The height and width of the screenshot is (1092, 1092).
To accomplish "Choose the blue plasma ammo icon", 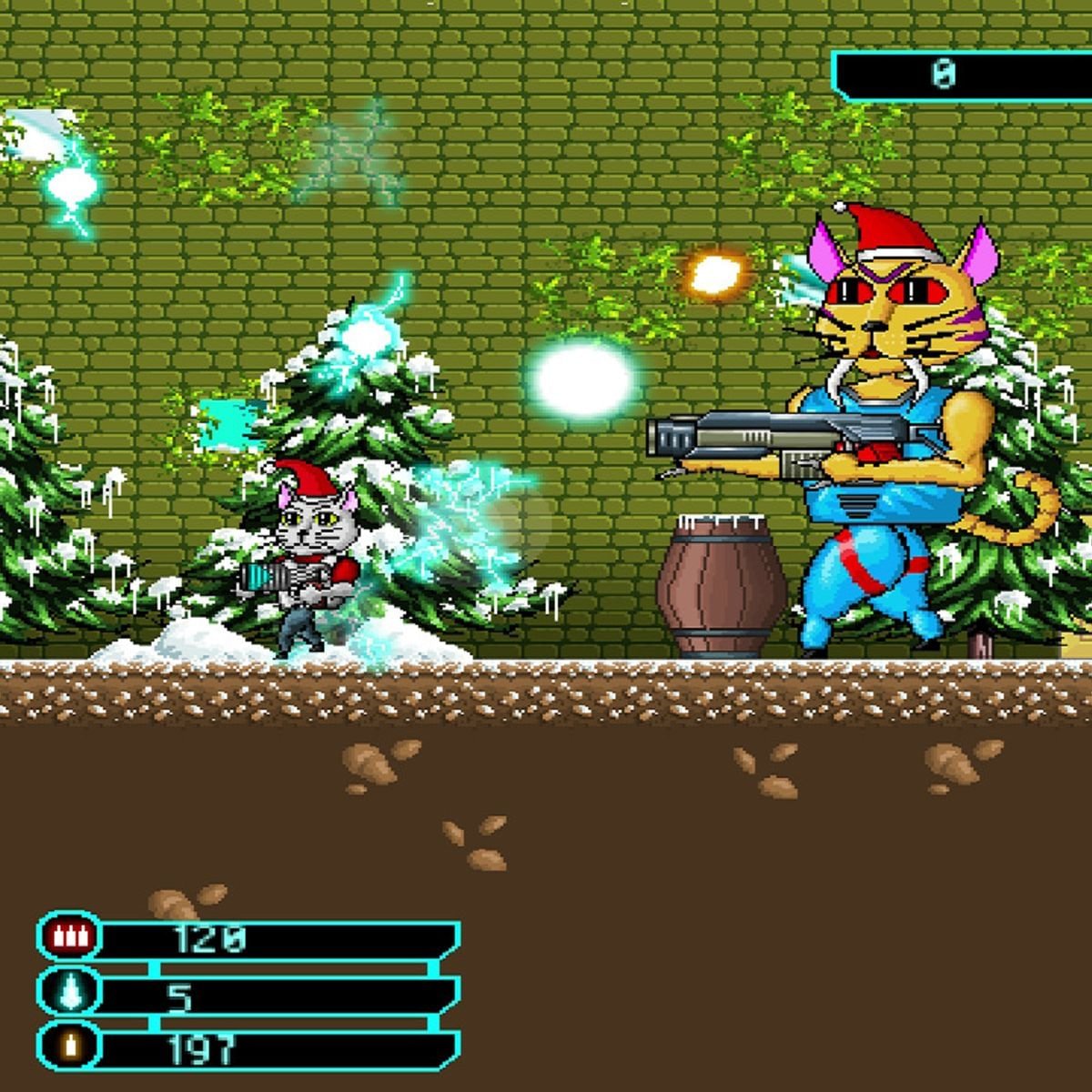I will (69, 992).
